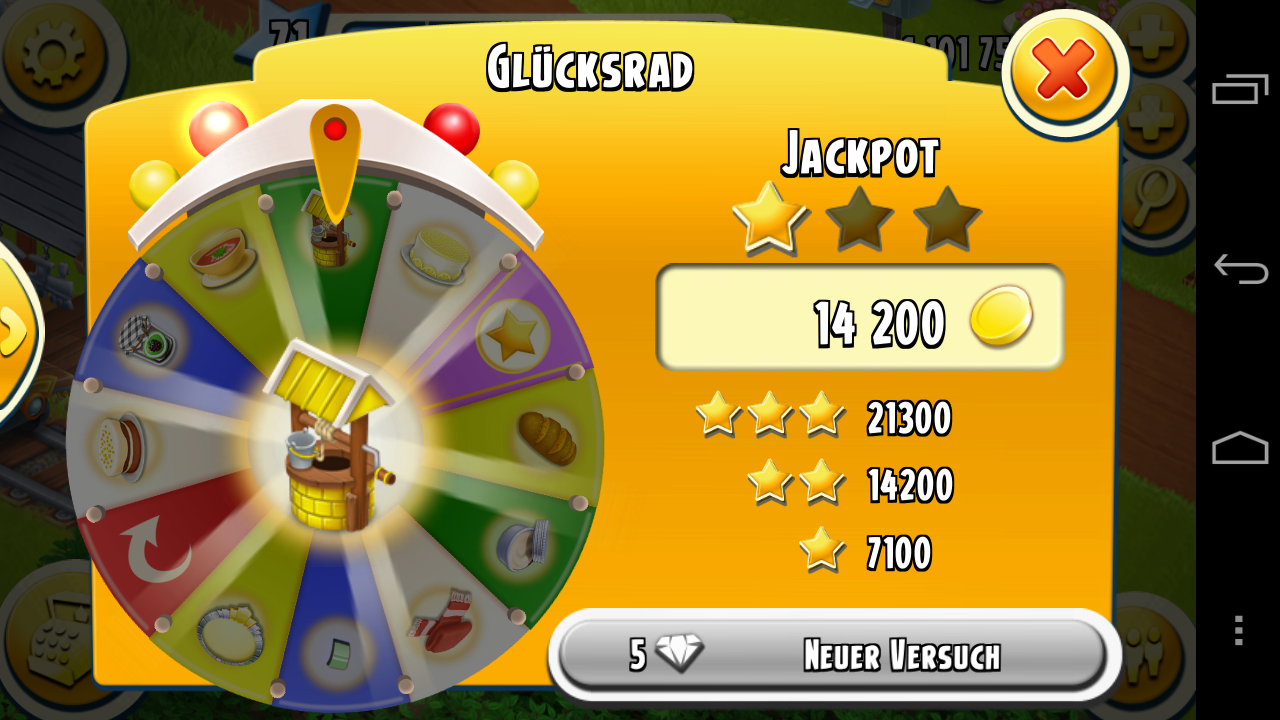Close the Glücksrad popup
This screenshot has height=720, width=1280.
pyautogui.click(x=1064, y=72)
